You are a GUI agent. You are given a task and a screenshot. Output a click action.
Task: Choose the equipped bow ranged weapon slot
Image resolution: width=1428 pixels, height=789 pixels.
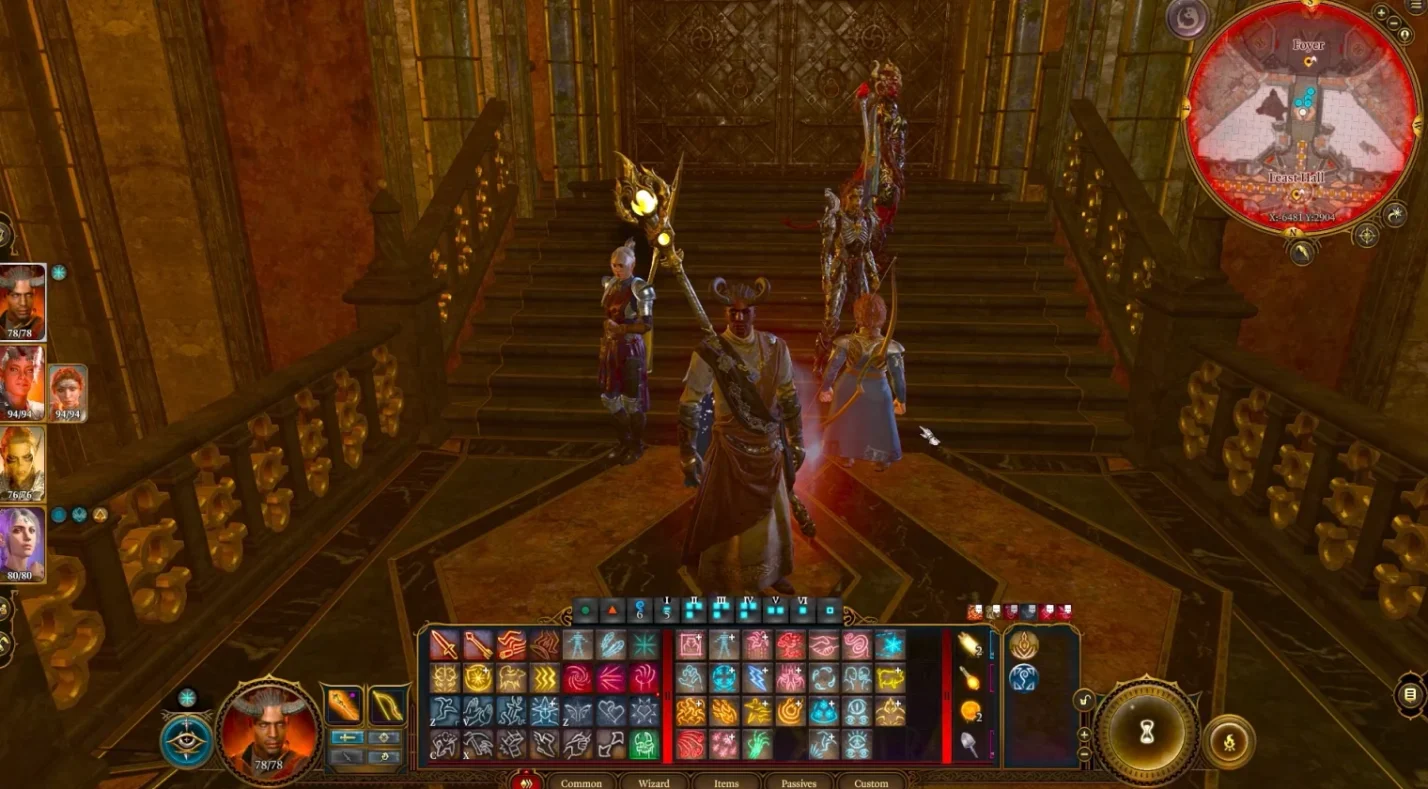pyautogui.click(x=387, y=706)
